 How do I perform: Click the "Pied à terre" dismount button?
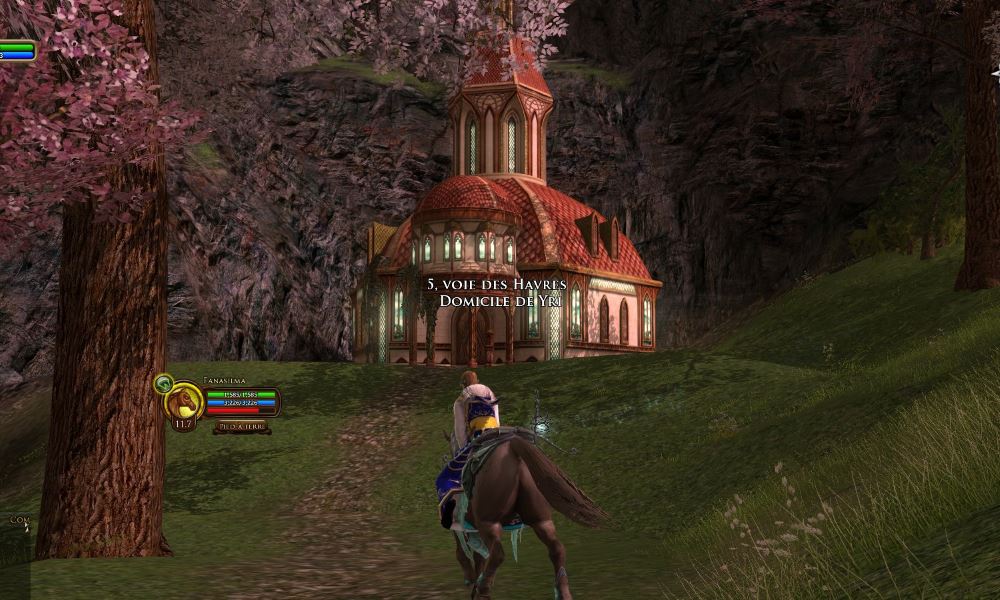(x=241, y=426)
